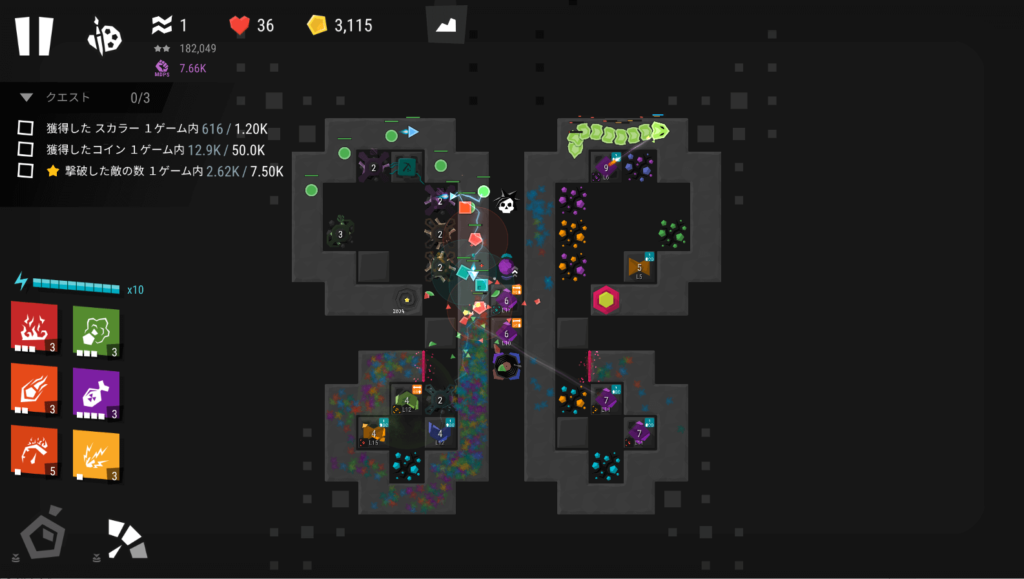Open the paint palette draw mode
This screenshot has width=1024, height=579.
tap(104, 36)
